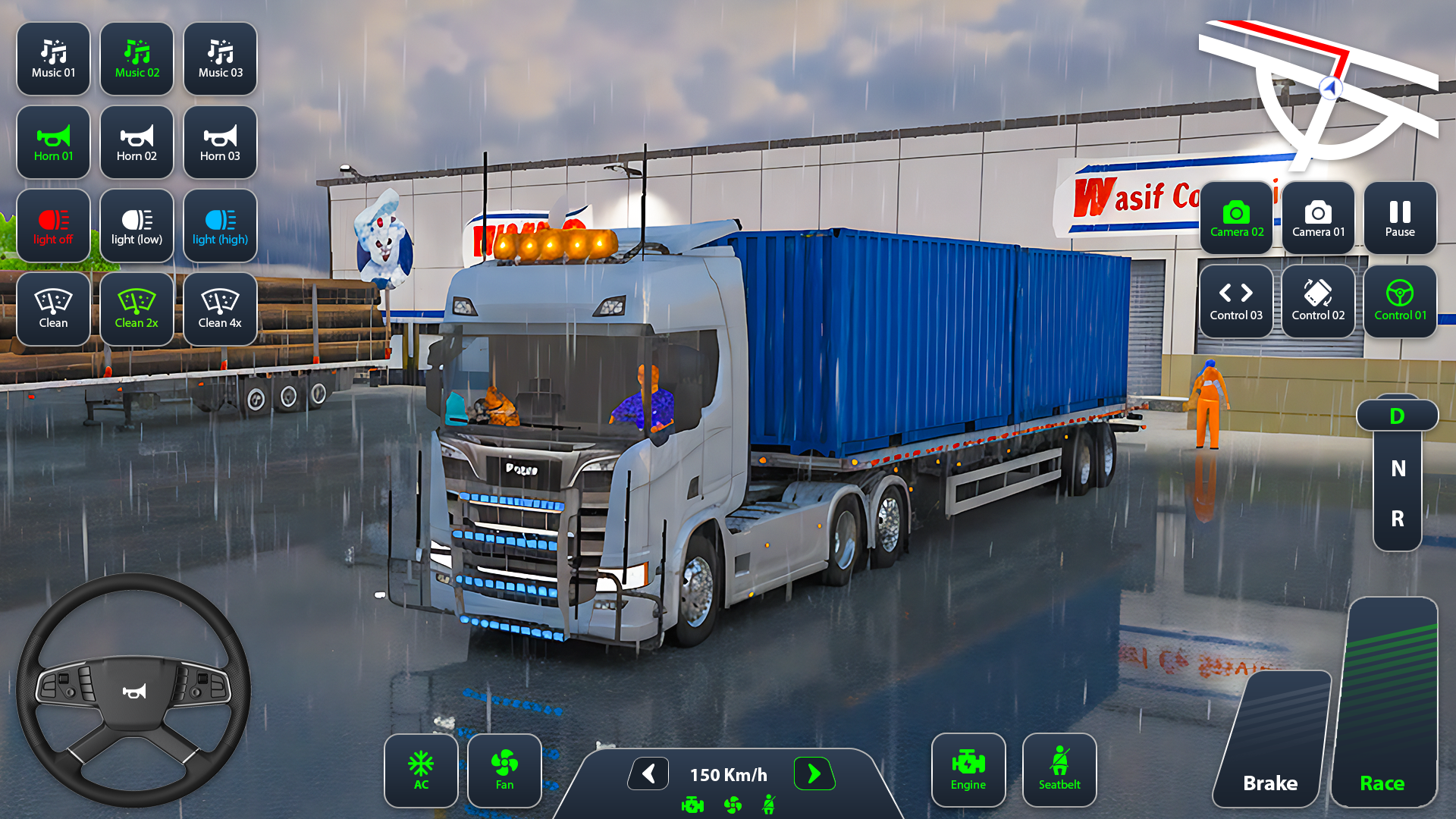Activate the Clean 4x wiper icon
Screen dimensions: 1456x819
219,309
